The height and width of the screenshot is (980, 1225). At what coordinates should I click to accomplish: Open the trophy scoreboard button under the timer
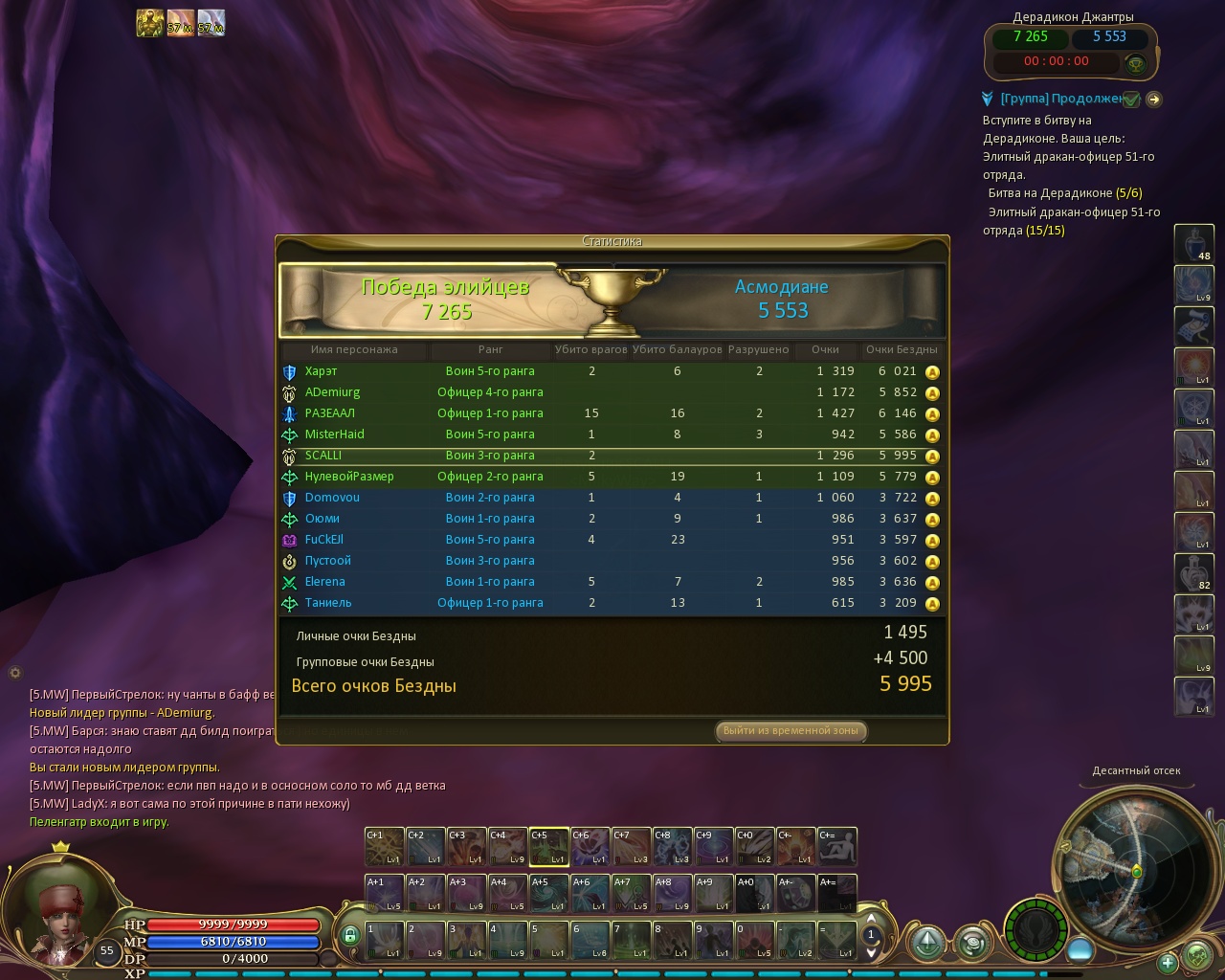(1136, 64)
